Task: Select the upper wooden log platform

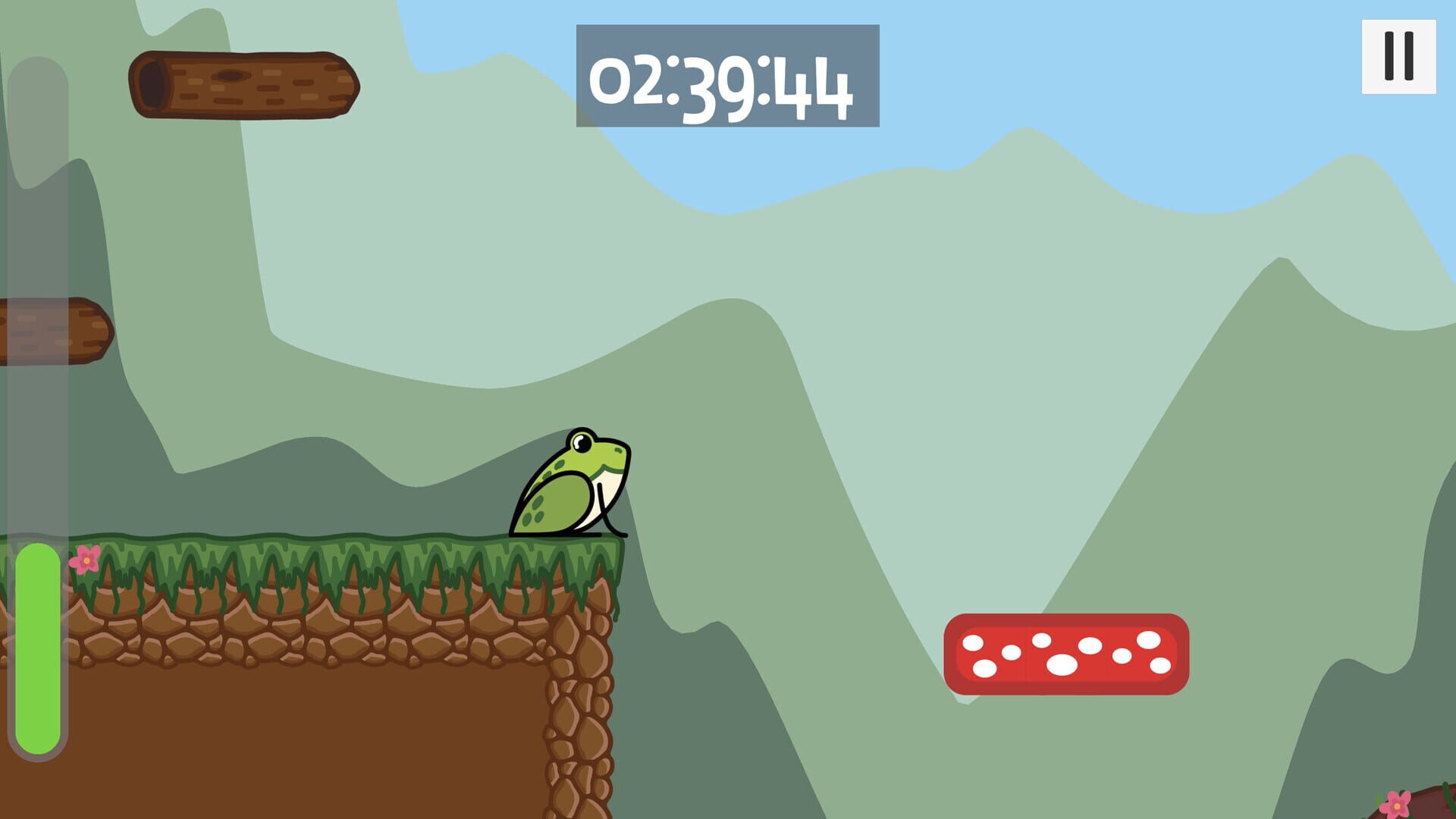Action: (x=243, y=83)
